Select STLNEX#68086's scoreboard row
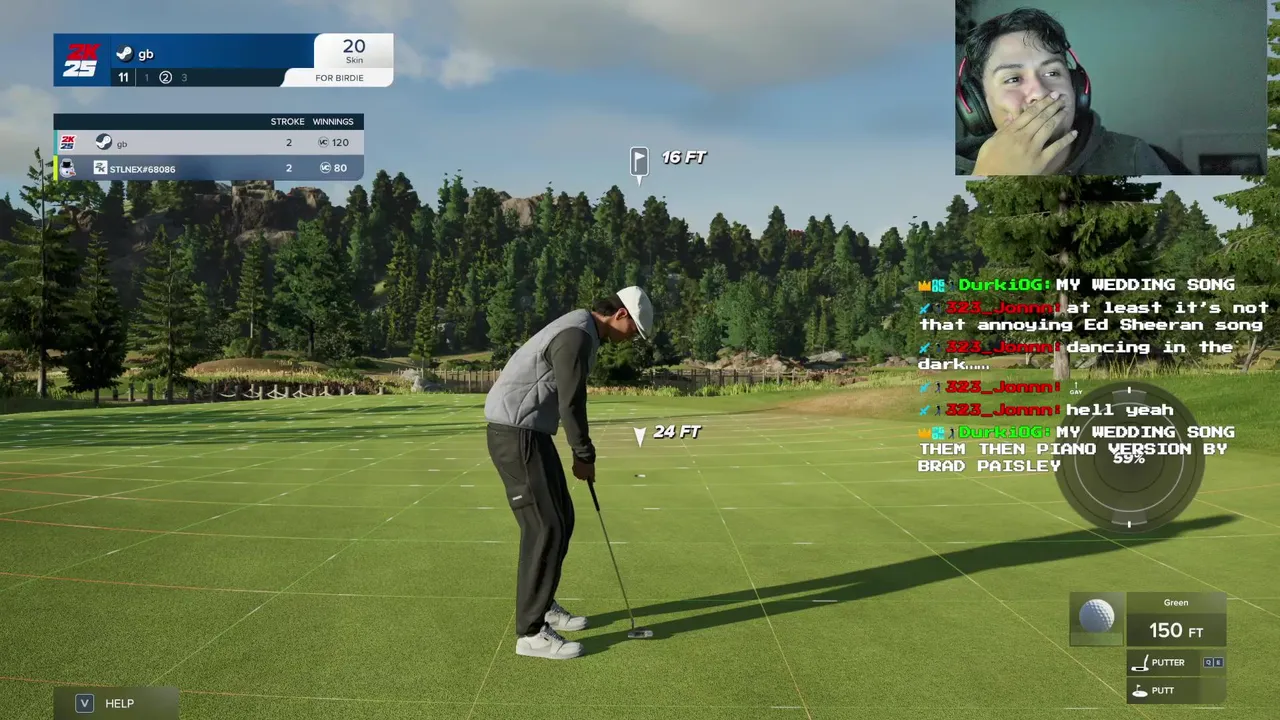The image size is (1280, 720). pos(208,168)
